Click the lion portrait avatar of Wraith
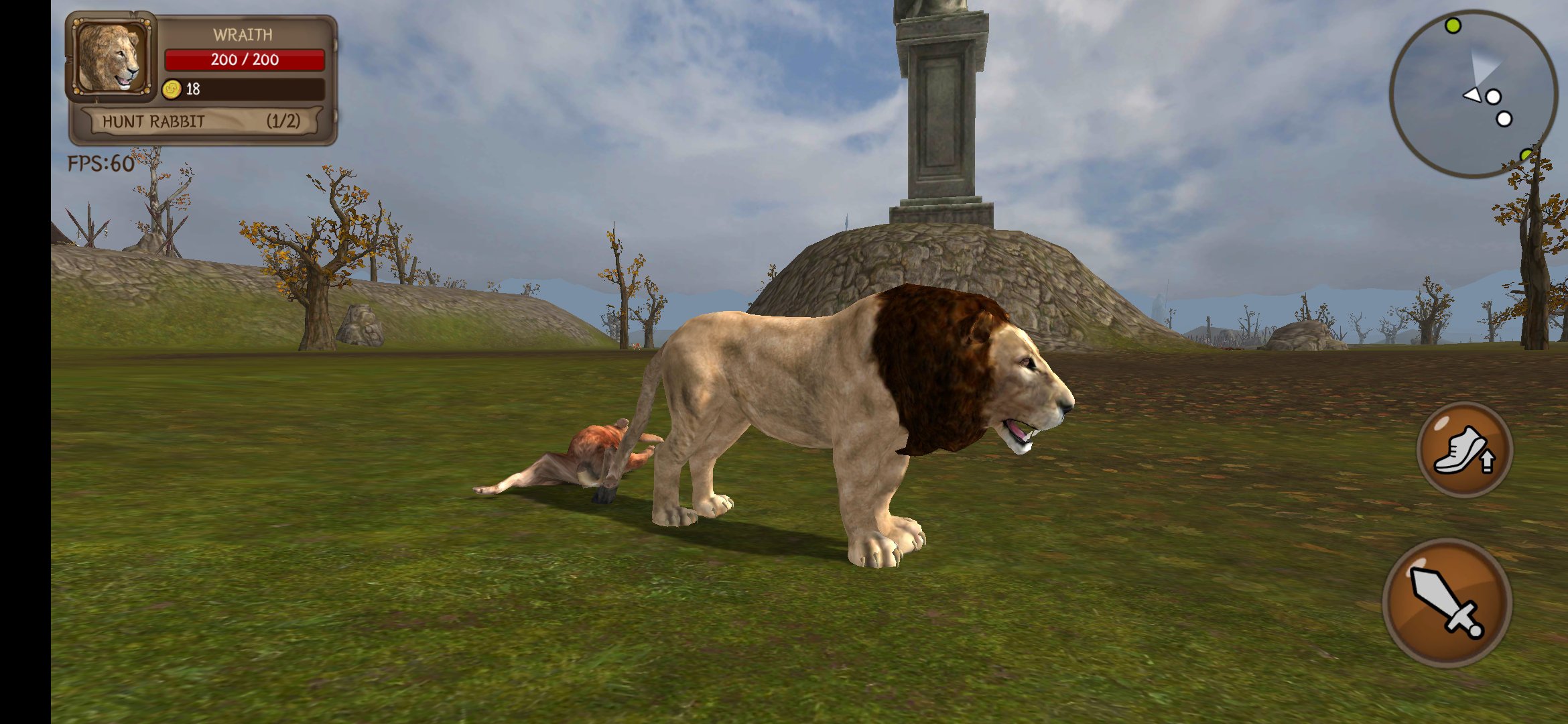 (x=109, y=59)
